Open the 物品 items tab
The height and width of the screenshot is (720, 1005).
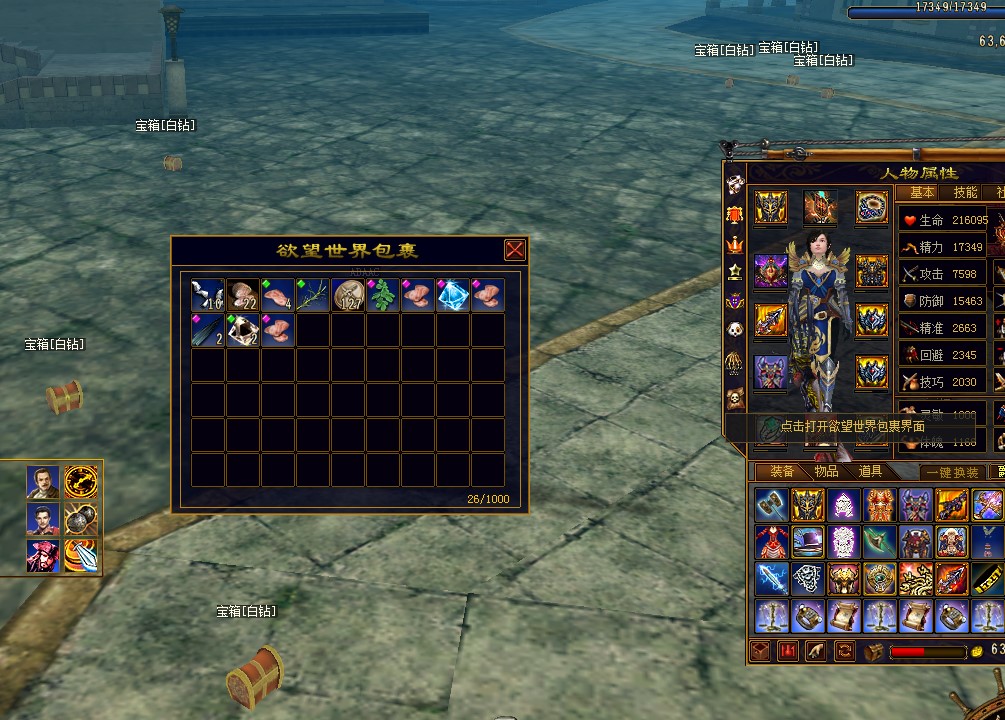826,472
